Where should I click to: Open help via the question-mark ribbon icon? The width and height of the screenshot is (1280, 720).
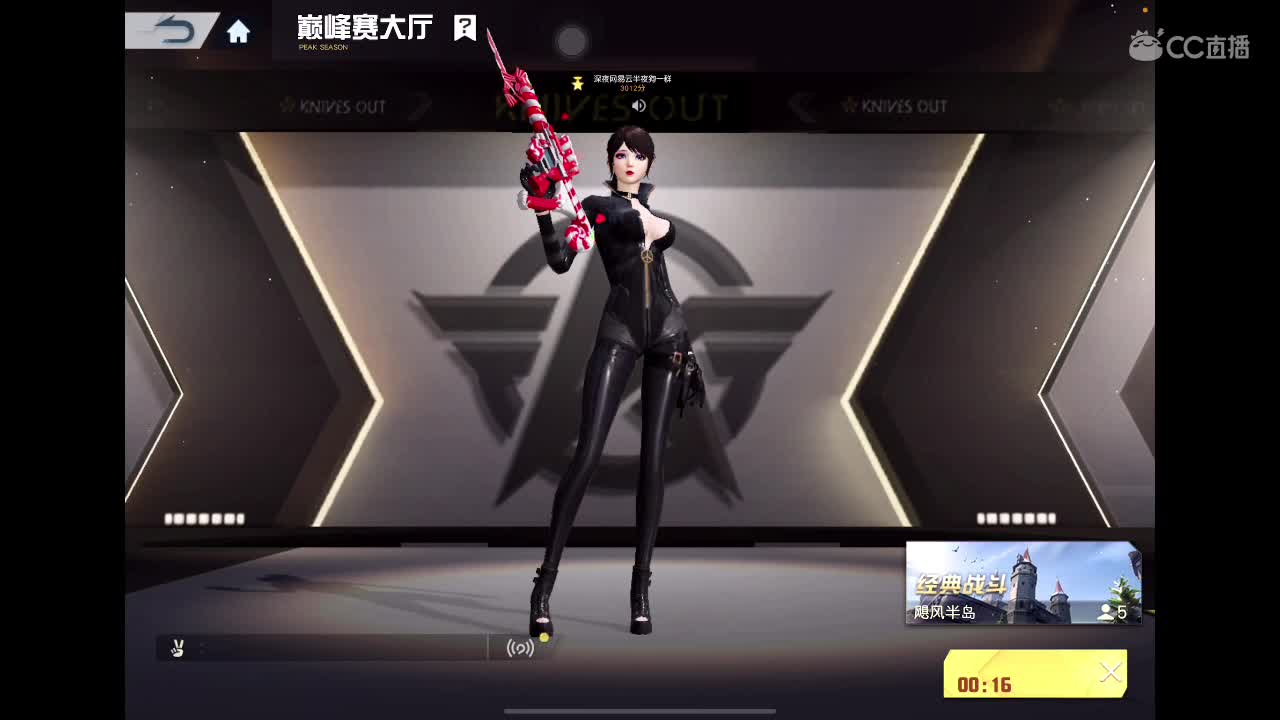coord(463,28)
